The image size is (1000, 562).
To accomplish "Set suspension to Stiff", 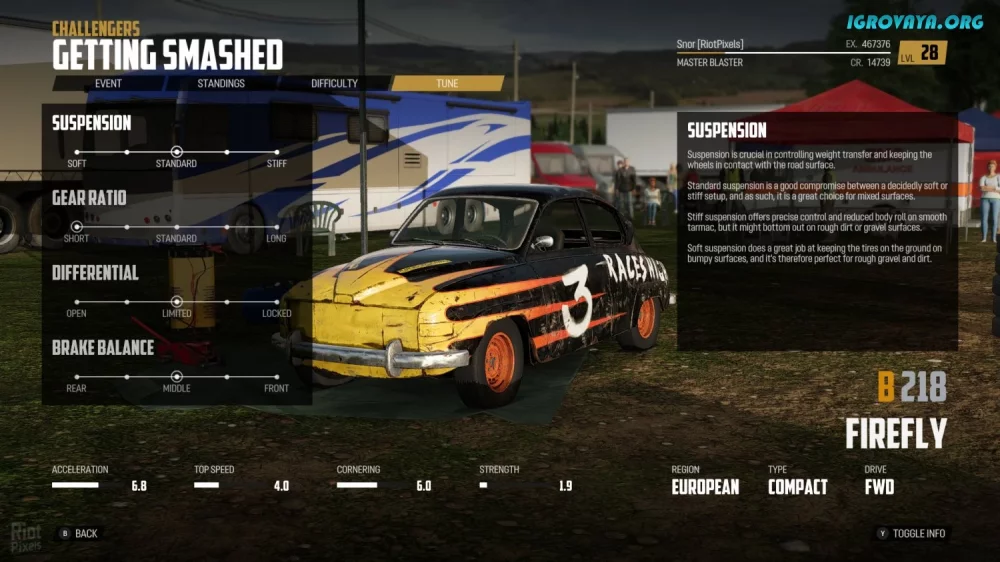I will click(276, 152).
